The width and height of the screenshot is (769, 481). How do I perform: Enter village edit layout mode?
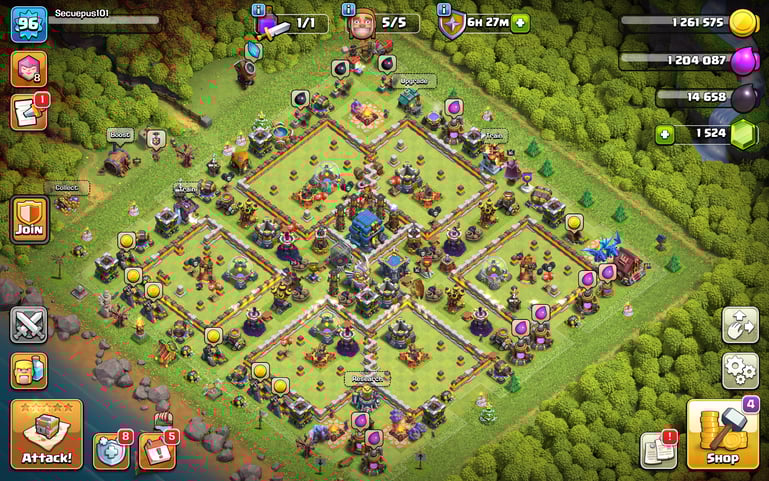pyautogui.click(x=740, y=325)
